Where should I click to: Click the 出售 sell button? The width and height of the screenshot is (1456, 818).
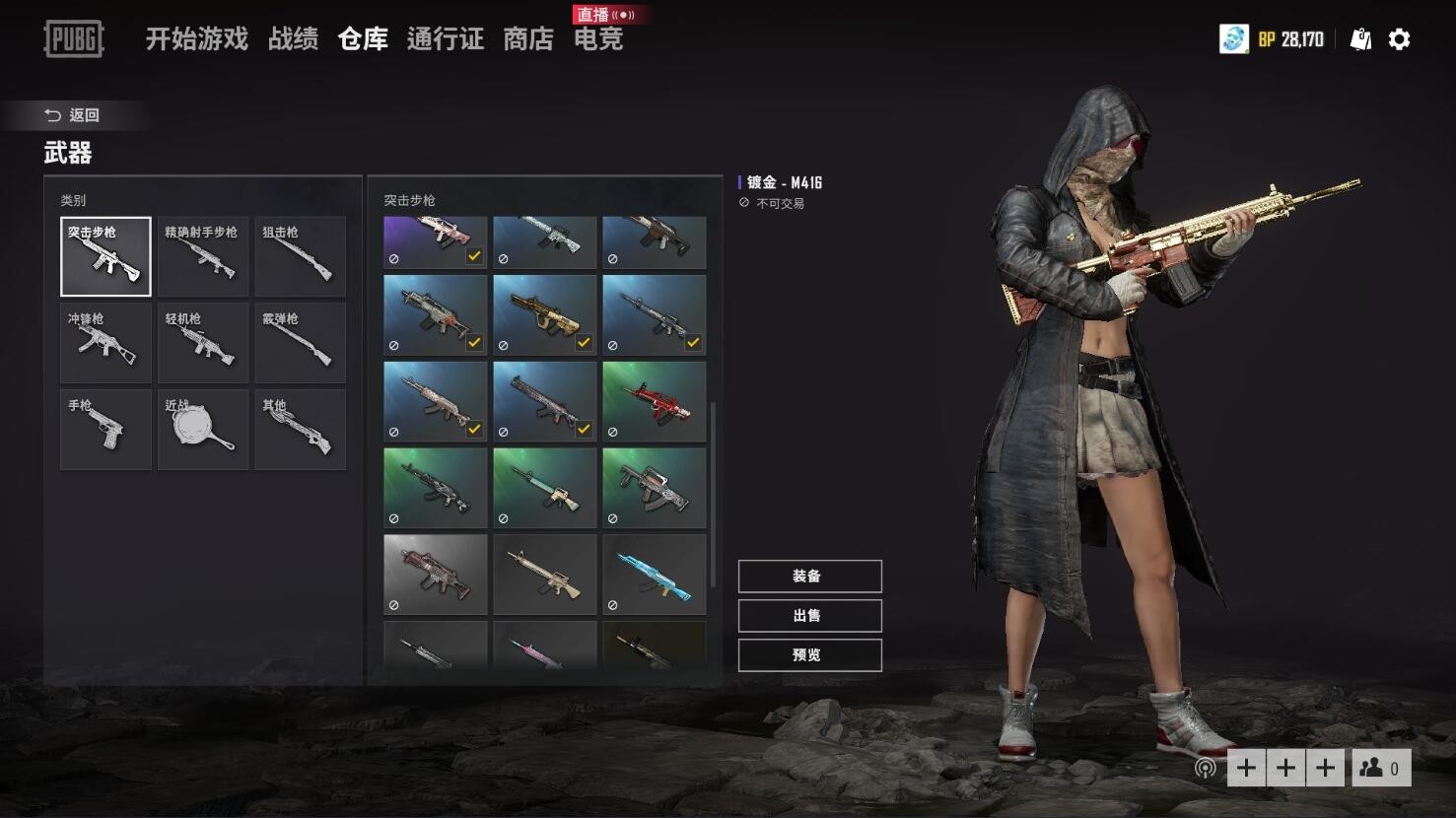pos(809,616)
